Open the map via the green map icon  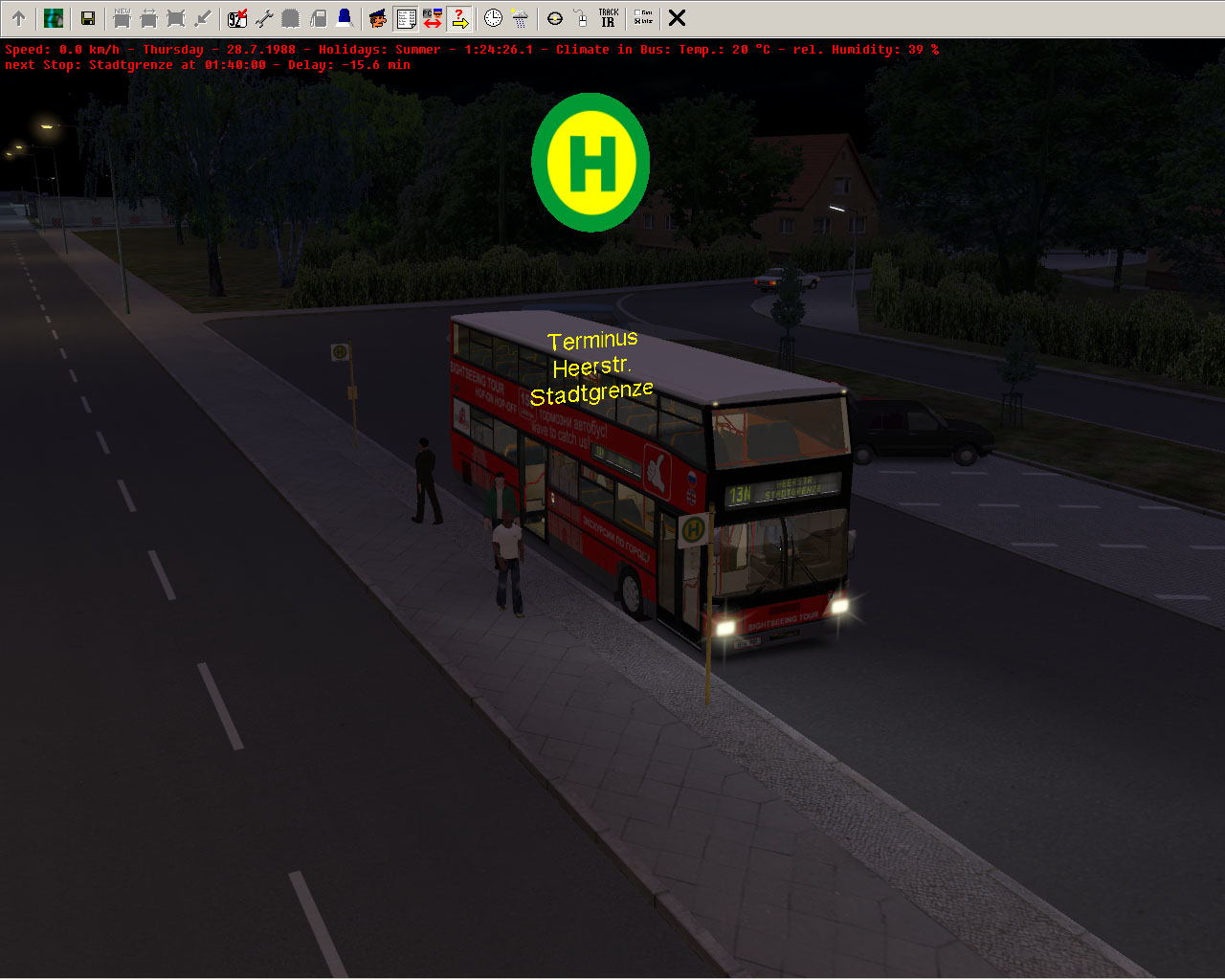(54, 18)
